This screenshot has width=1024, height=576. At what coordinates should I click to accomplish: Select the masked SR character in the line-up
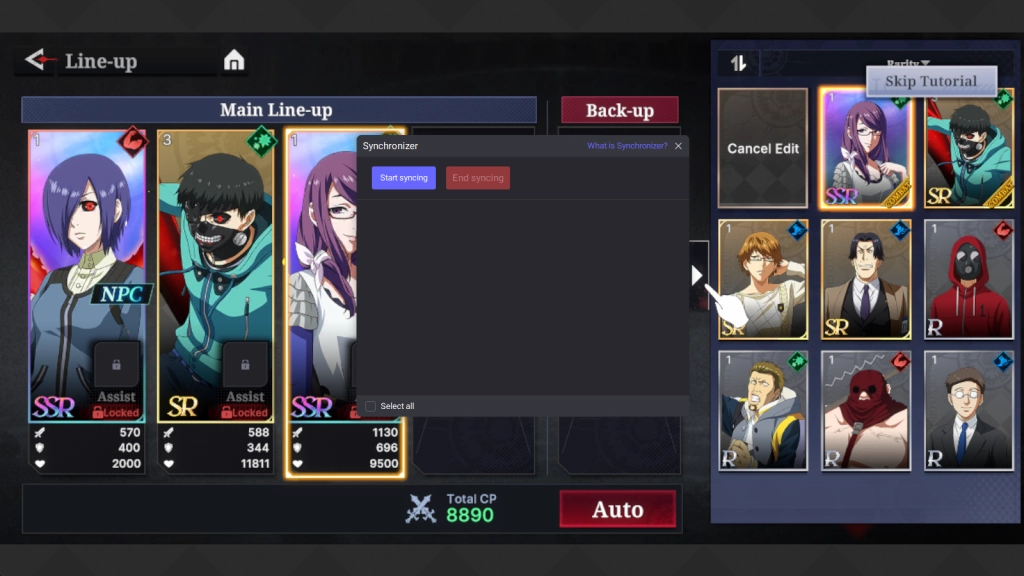tap(216, 275)
